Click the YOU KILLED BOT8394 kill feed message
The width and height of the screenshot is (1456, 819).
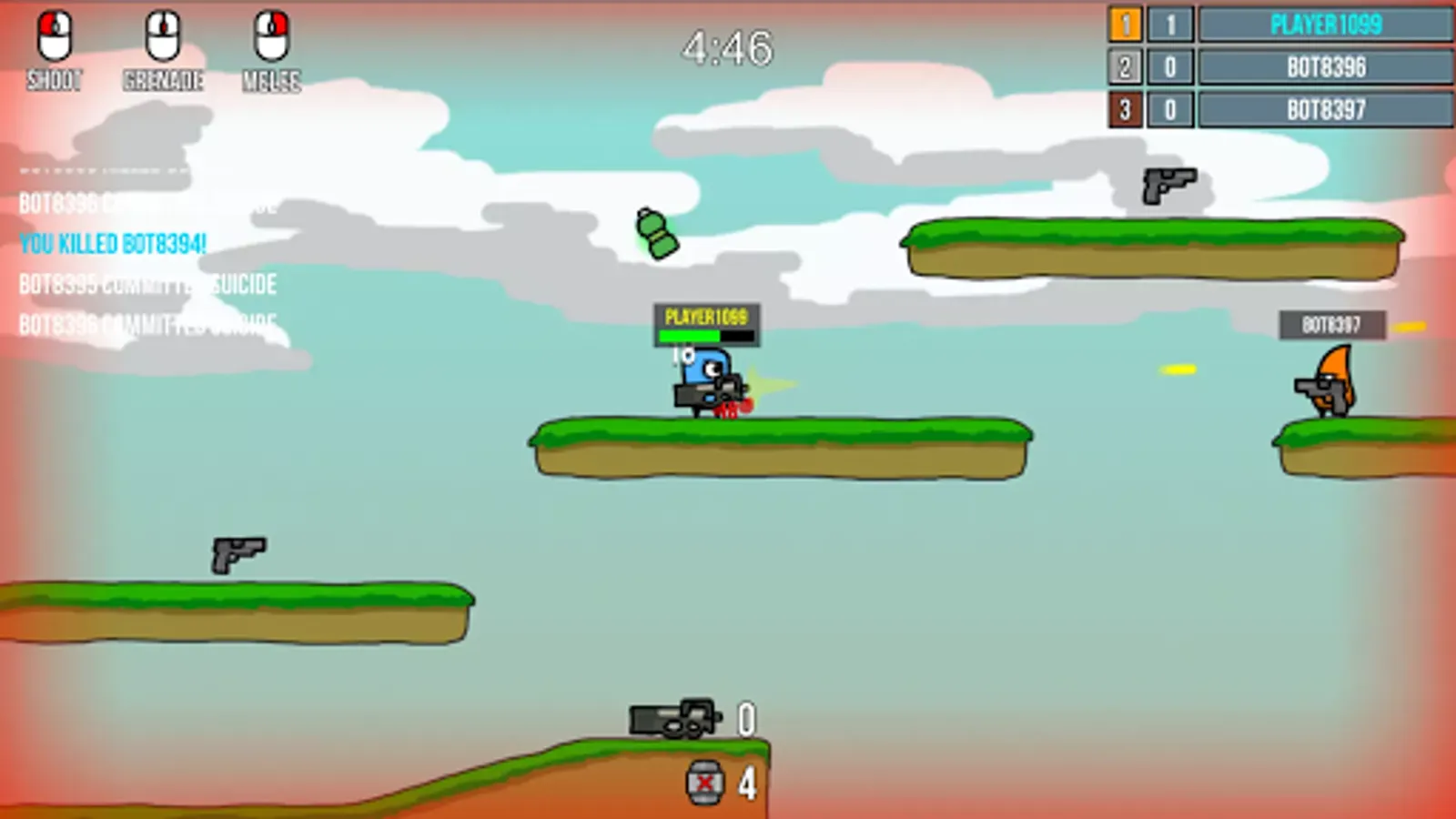pyautogui.click(x=112, y=243)
